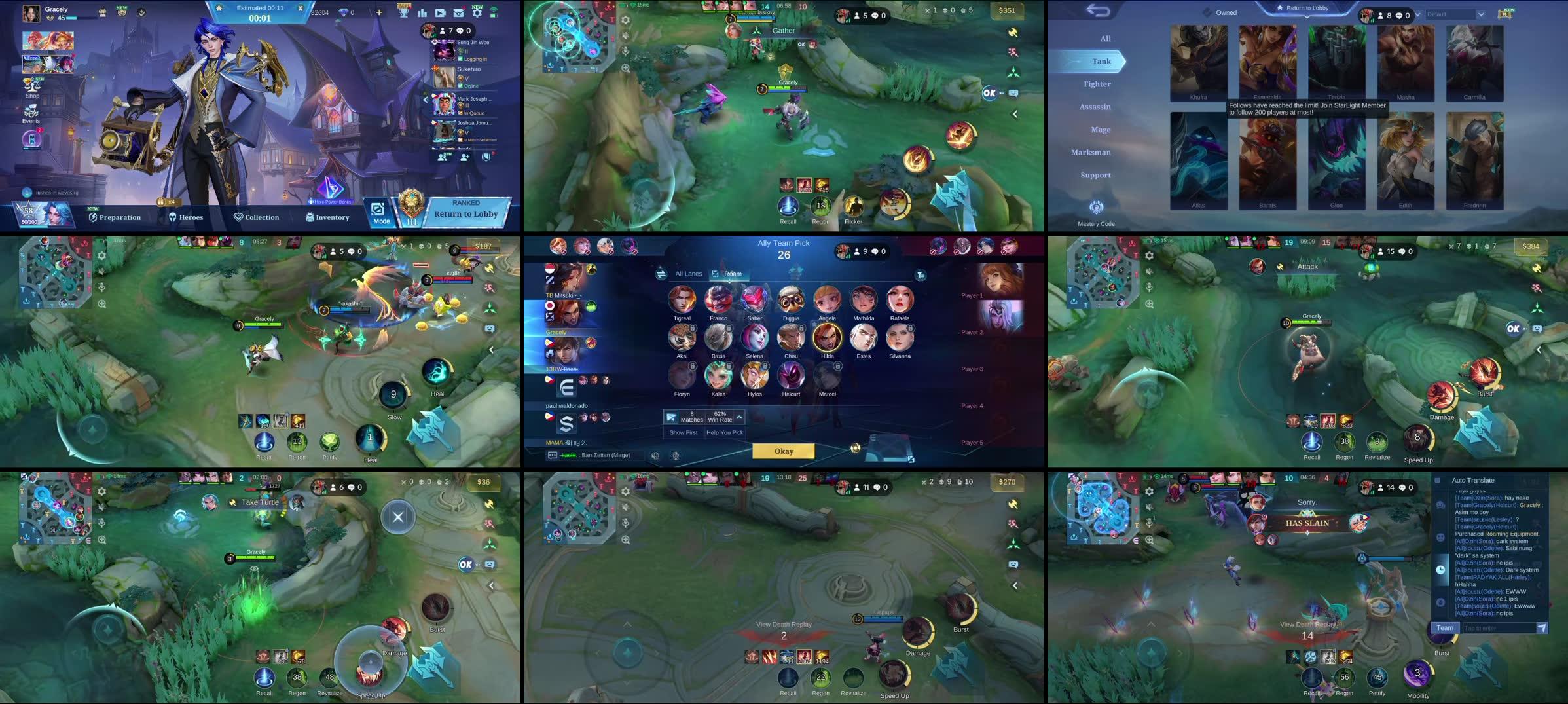Open the Shop icon in the lobby sidebar
The height and width of the screenshot is (704, 1568).
(x=31, y=86)
